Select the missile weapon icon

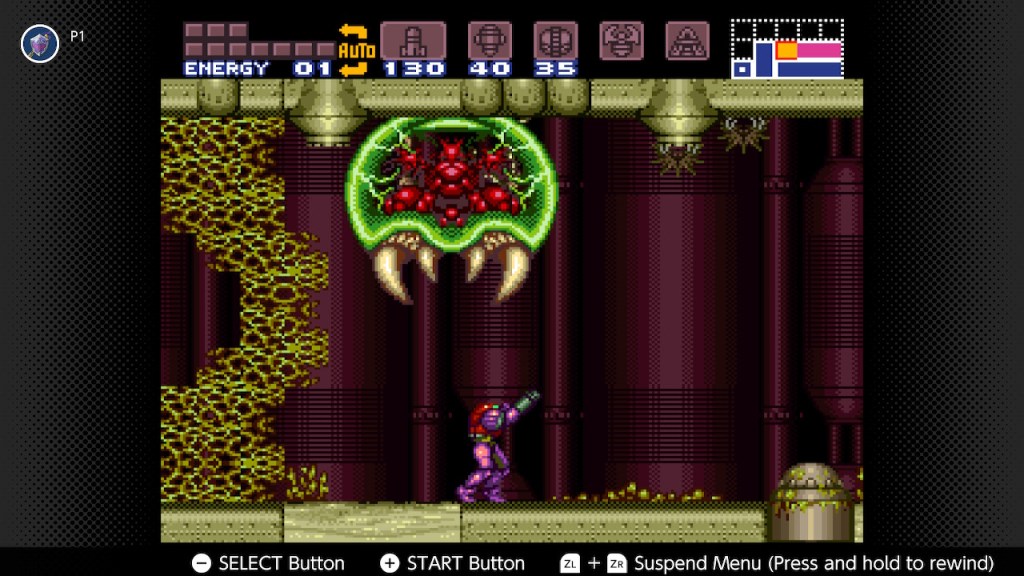[413, 41]
